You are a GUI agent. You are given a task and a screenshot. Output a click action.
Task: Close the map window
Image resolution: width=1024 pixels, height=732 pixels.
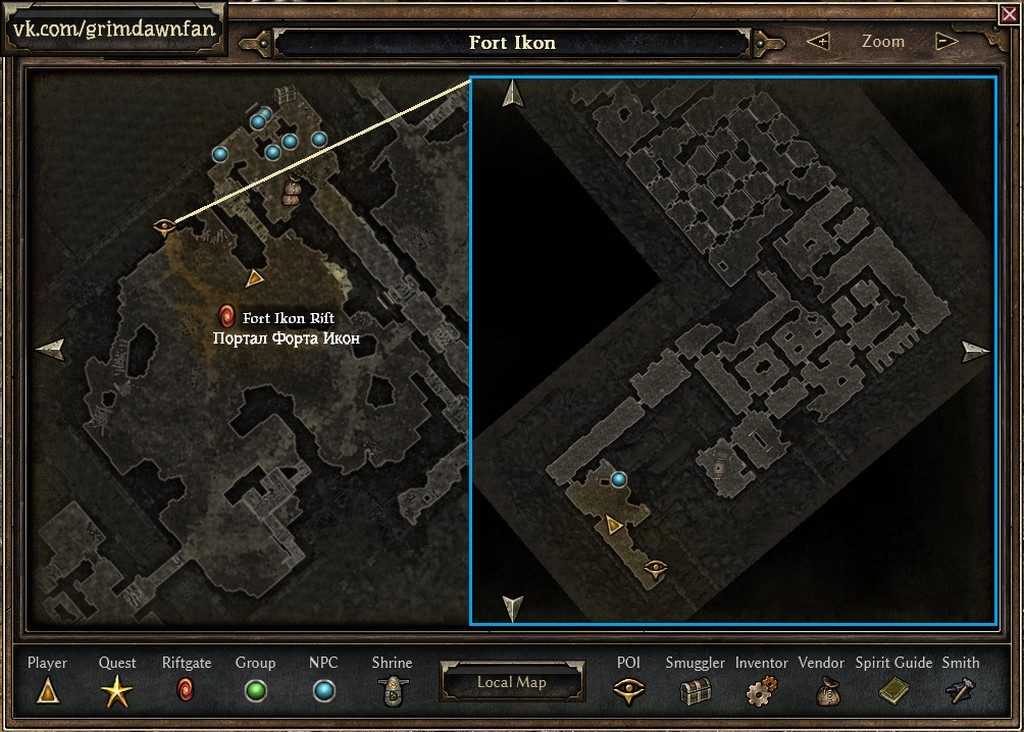tap(1008, 14)
